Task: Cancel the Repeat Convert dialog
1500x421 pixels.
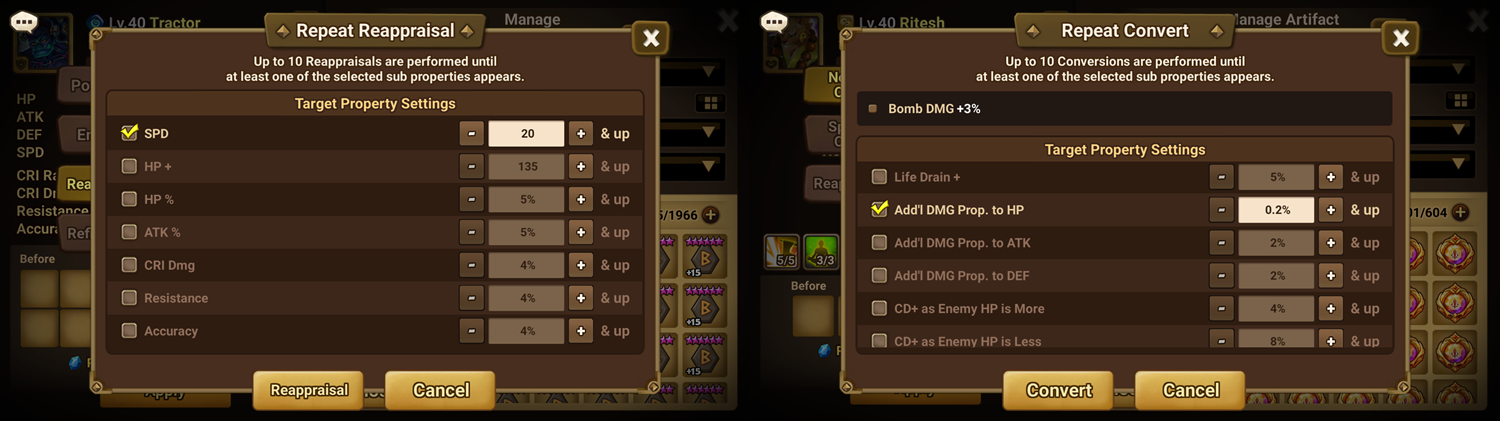Action: (1190, 390)
